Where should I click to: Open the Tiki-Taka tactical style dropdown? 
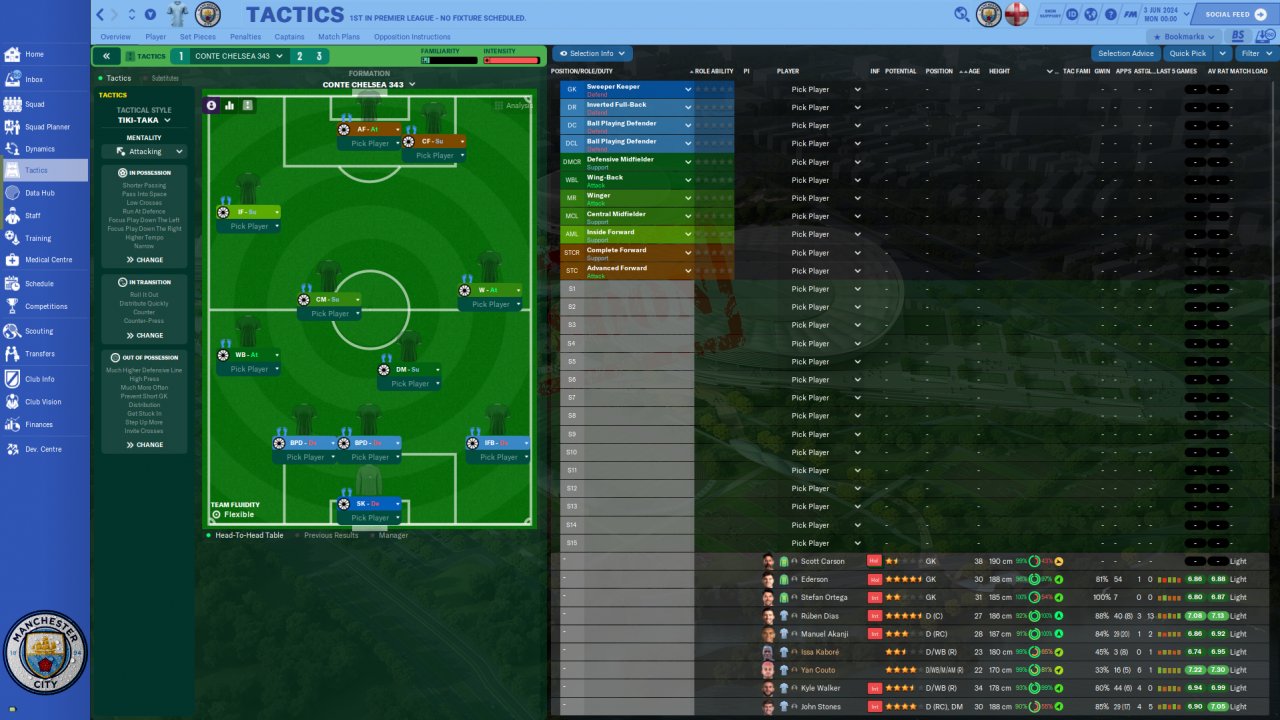pos(144,120)
